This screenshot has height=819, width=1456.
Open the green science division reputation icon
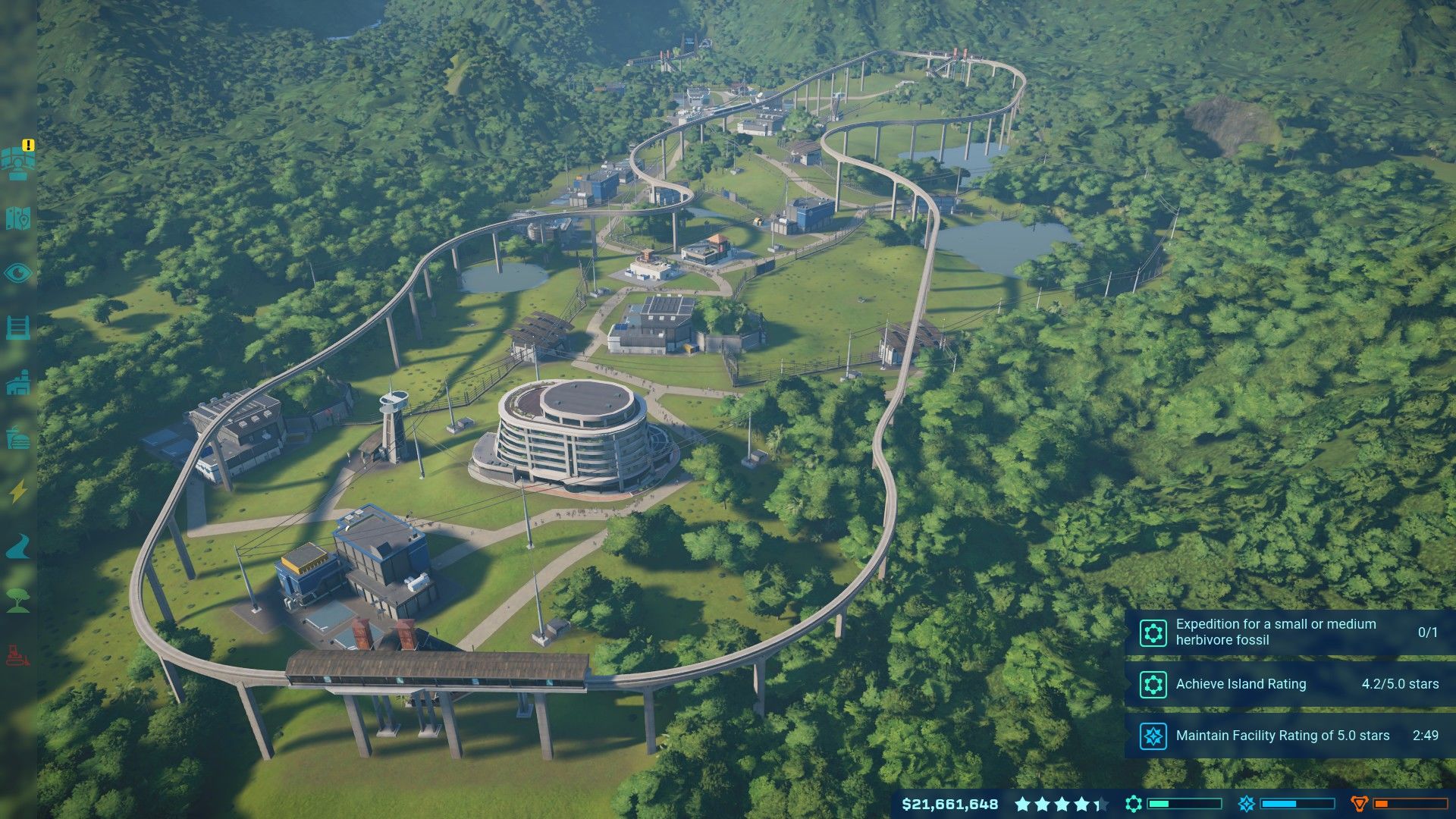1134,804
